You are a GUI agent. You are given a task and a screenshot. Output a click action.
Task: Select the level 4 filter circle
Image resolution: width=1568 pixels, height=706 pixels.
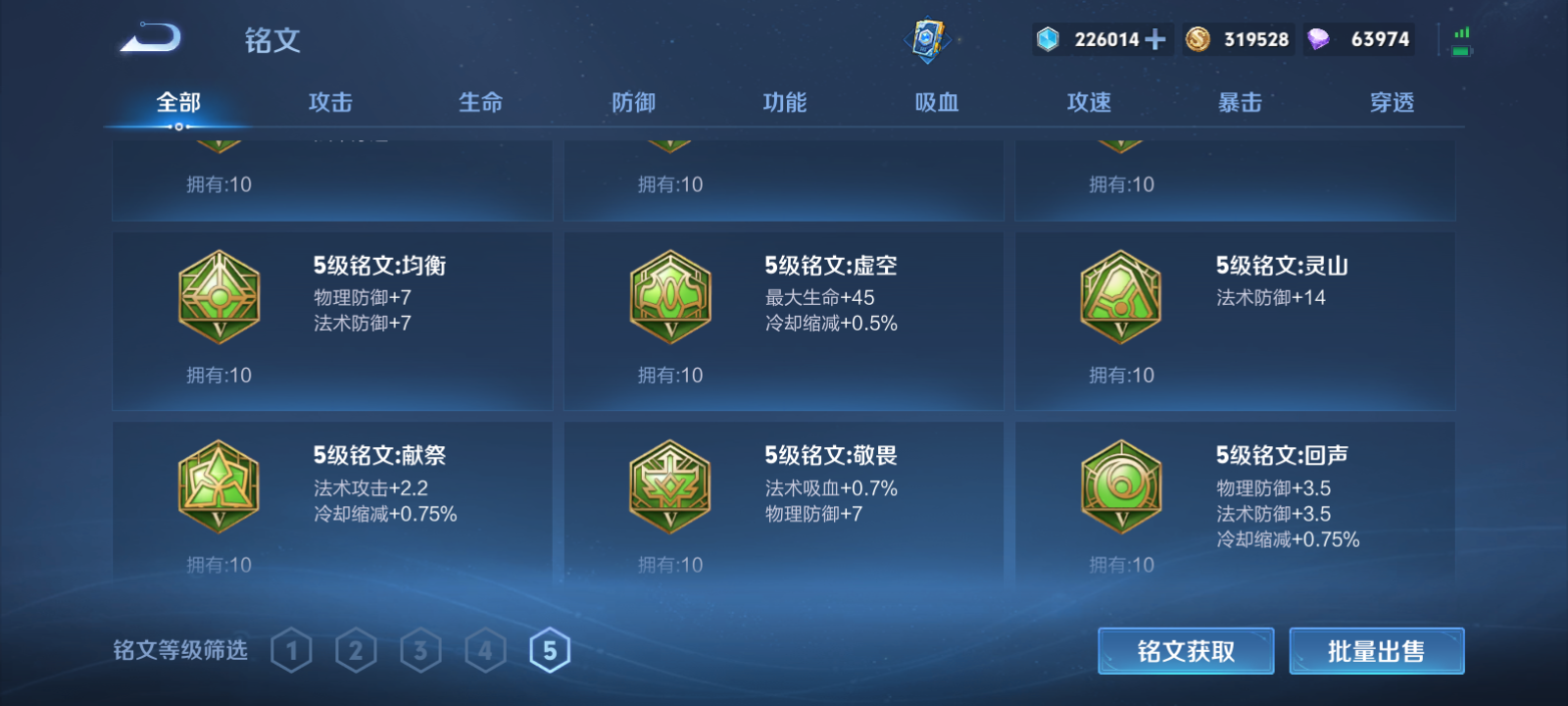point(484,648)
